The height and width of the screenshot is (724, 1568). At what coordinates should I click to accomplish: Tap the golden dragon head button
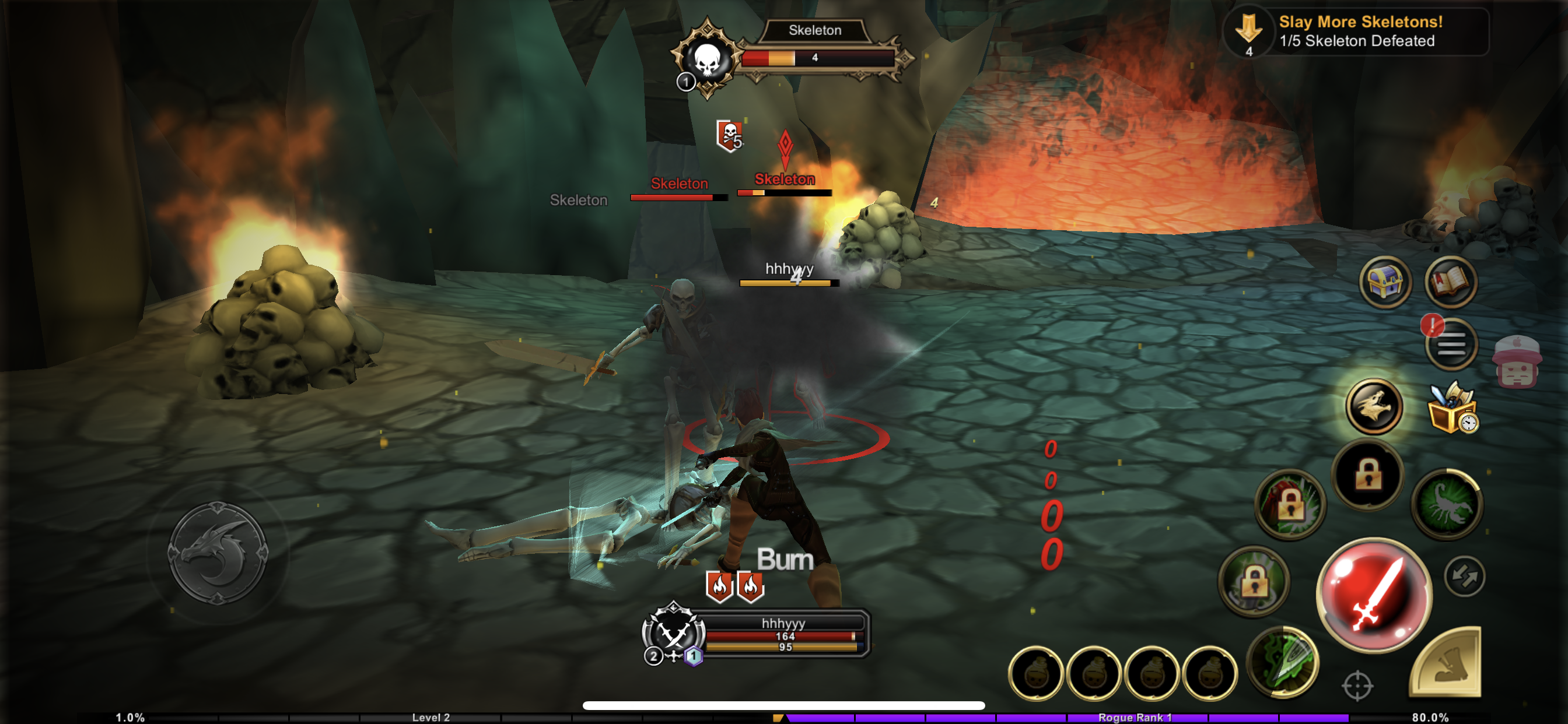pos(1374,406)
